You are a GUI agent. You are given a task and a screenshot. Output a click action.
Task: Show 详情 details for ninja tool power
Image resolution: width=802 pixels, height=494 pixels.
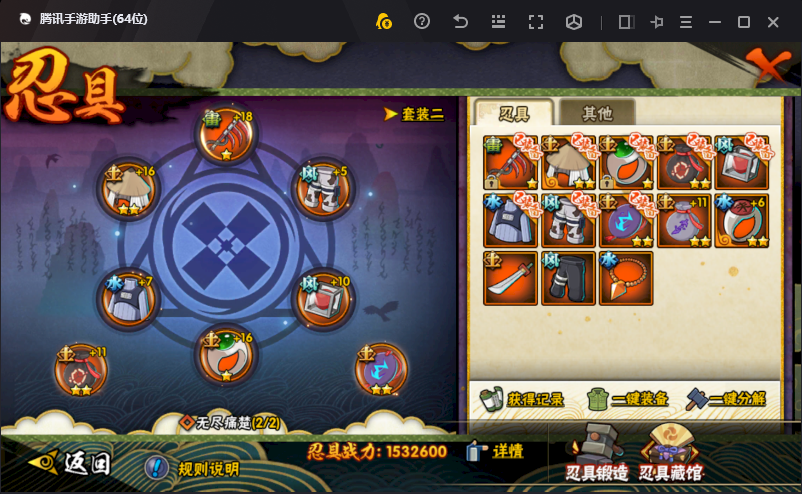(495, 451)
